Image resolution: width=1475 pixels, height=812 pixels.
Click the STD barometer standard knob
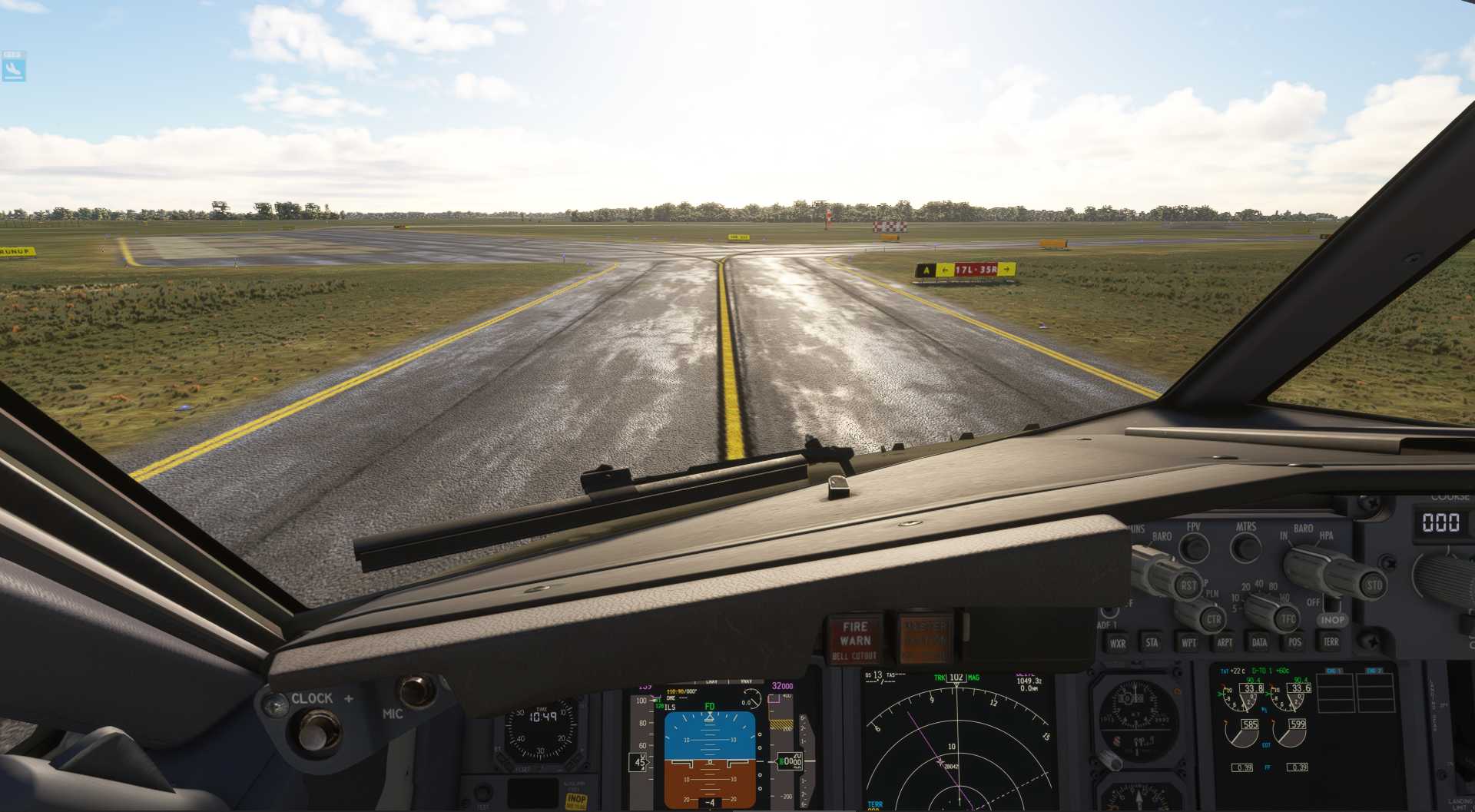[1374, 585]
